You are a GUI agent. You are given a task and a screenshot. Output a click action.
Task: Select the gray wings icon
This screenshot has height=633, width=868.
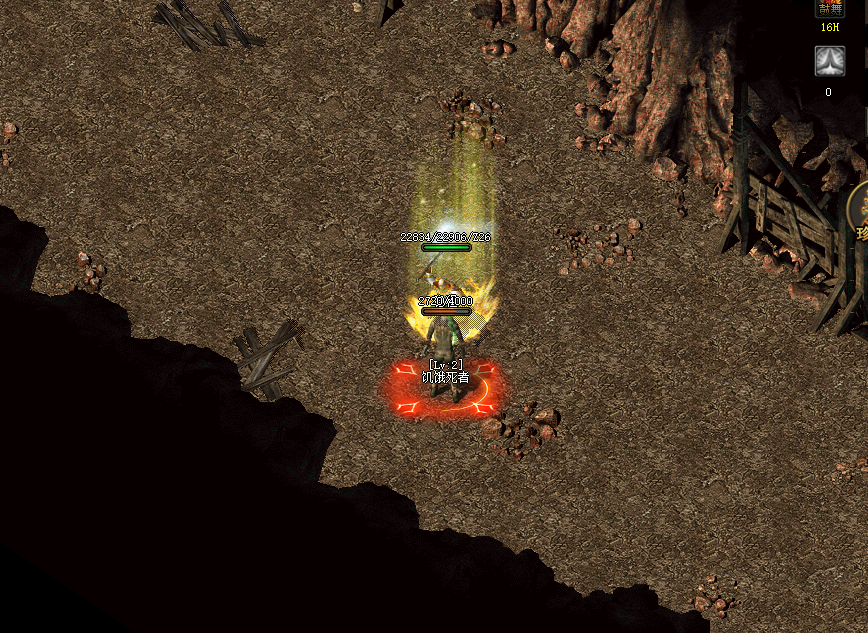(829, 62)
